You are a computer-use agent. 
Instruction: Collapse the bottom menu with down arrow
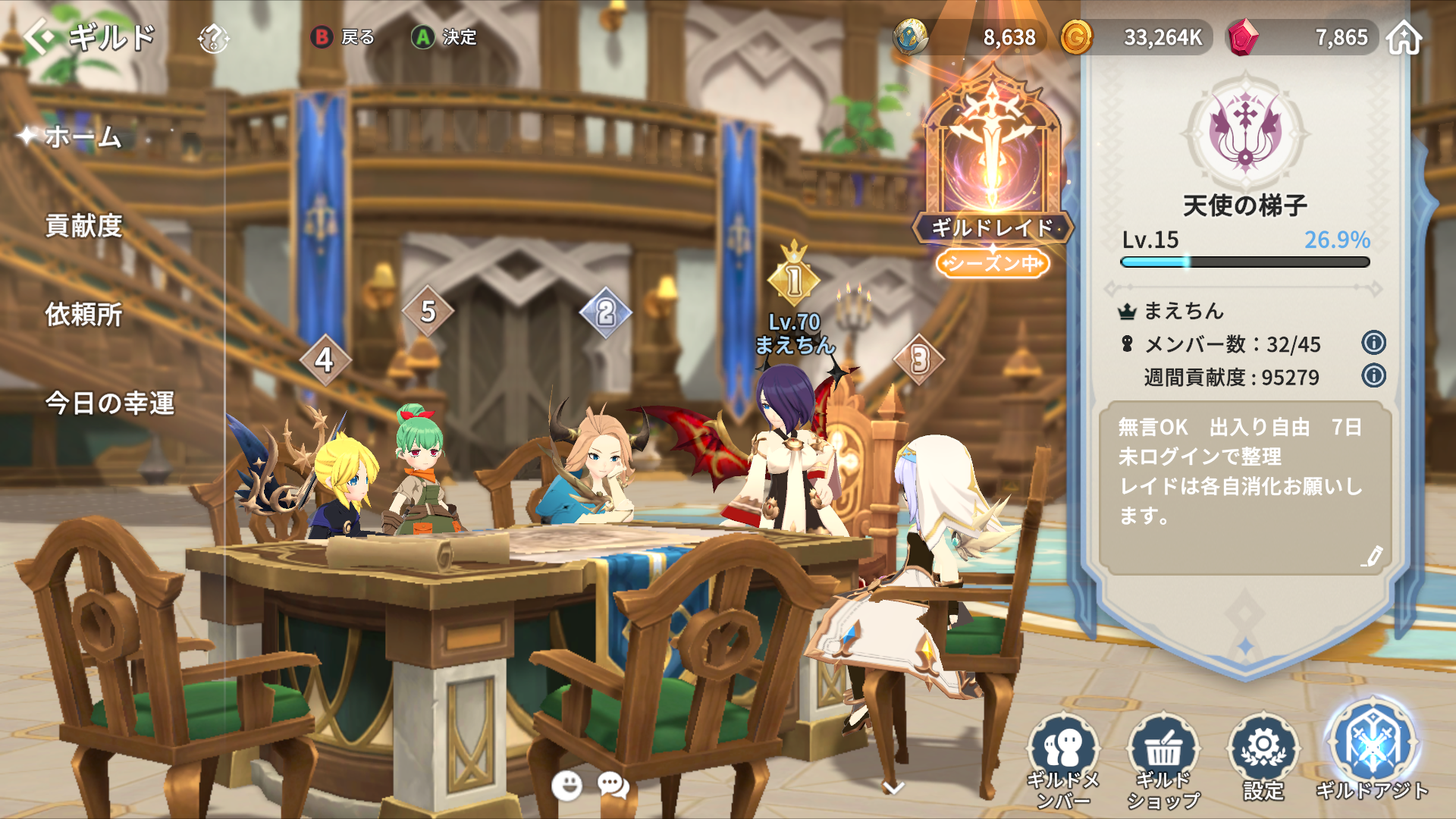[894, 789]
